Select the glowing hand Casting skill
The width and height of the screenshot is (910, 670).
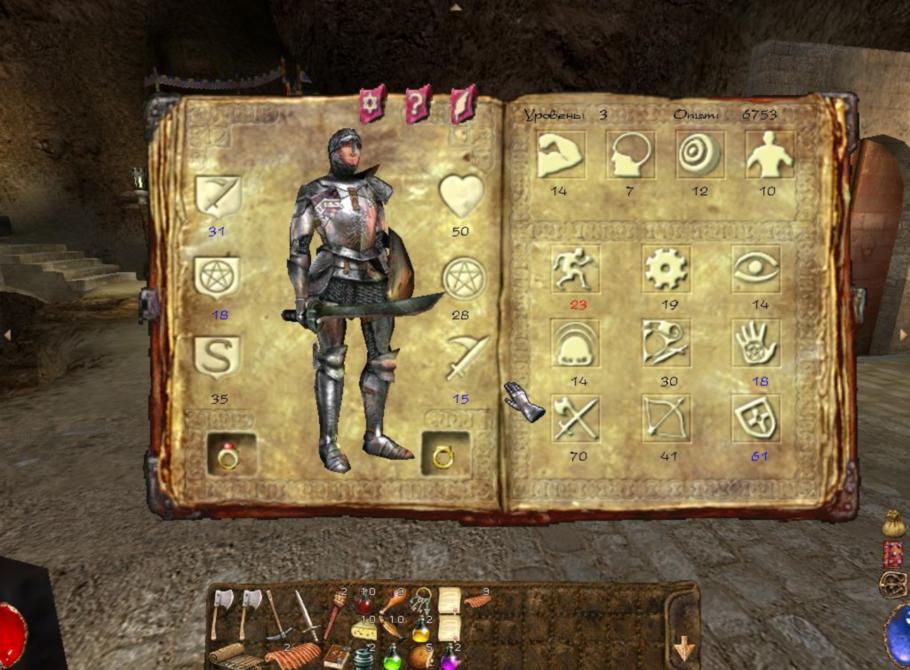click(x=755, y=343)
